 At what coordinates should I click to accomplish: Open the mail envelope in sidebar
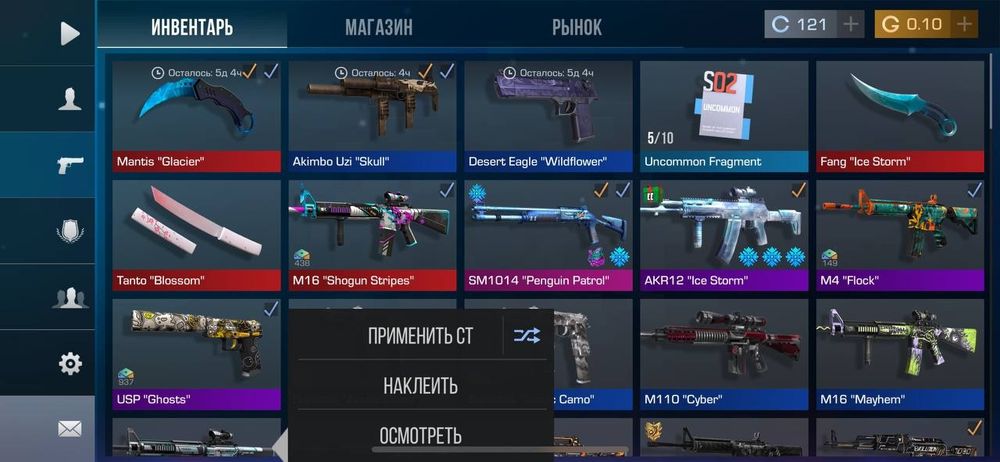[69, 428]
